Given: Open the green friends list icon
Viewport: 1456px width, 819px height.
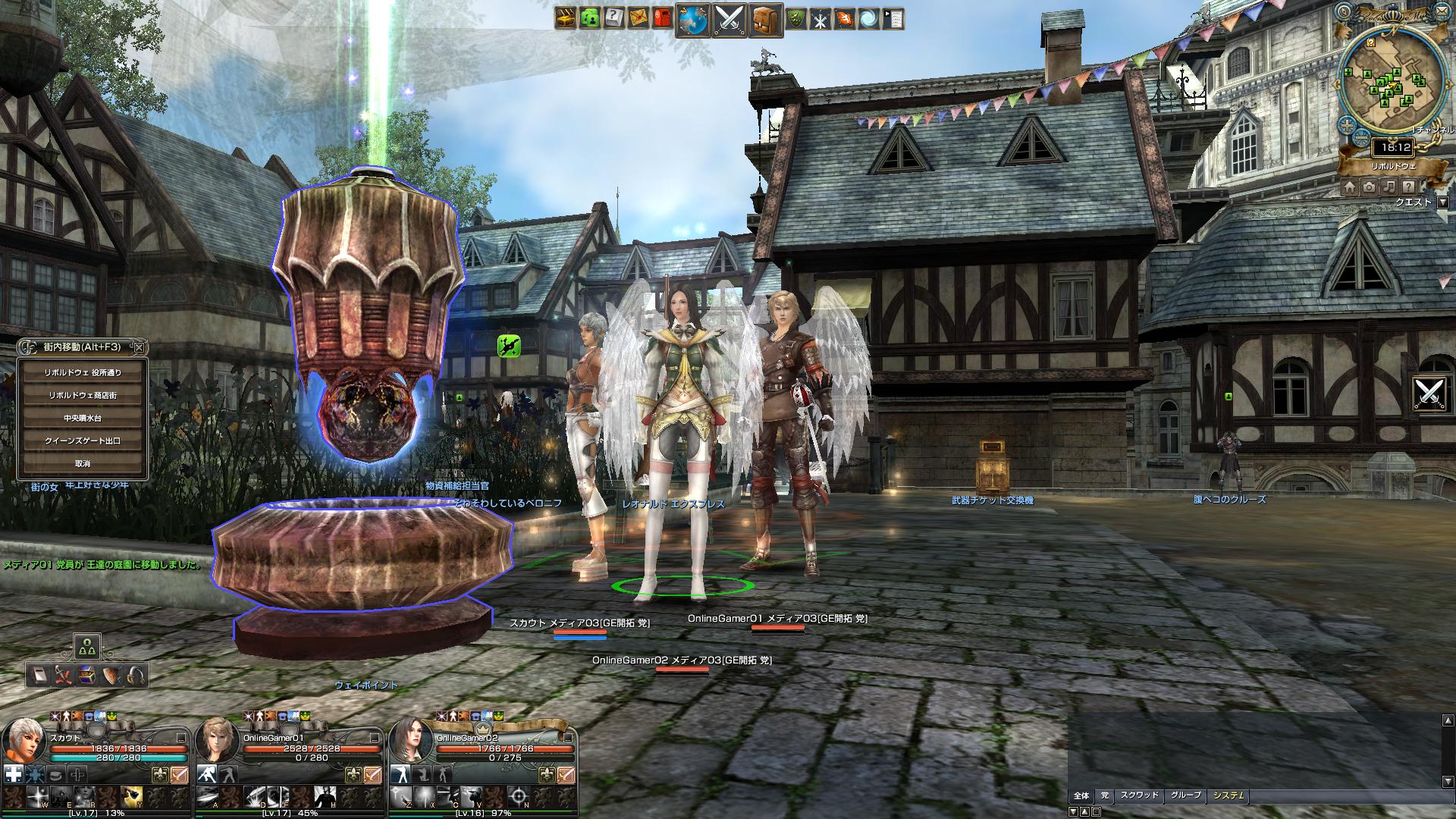Looking at the screenshot, I should 589,18.
